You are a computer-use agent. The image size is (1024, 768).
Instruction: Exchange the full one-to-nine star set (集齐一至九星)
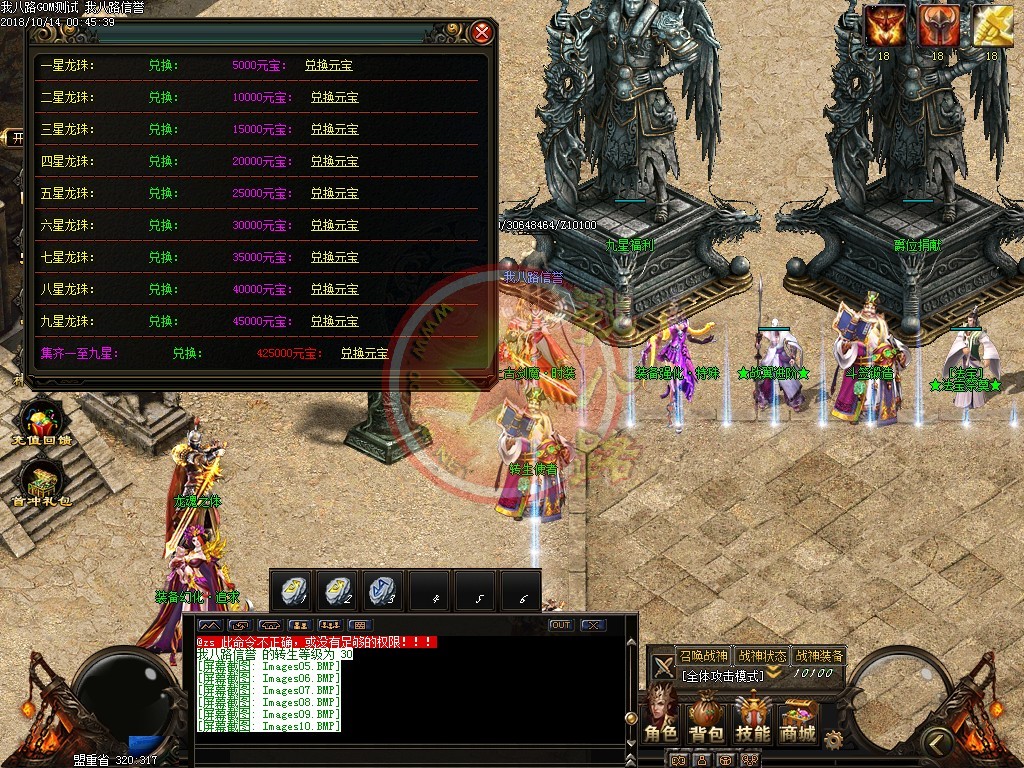click(364, 354)
